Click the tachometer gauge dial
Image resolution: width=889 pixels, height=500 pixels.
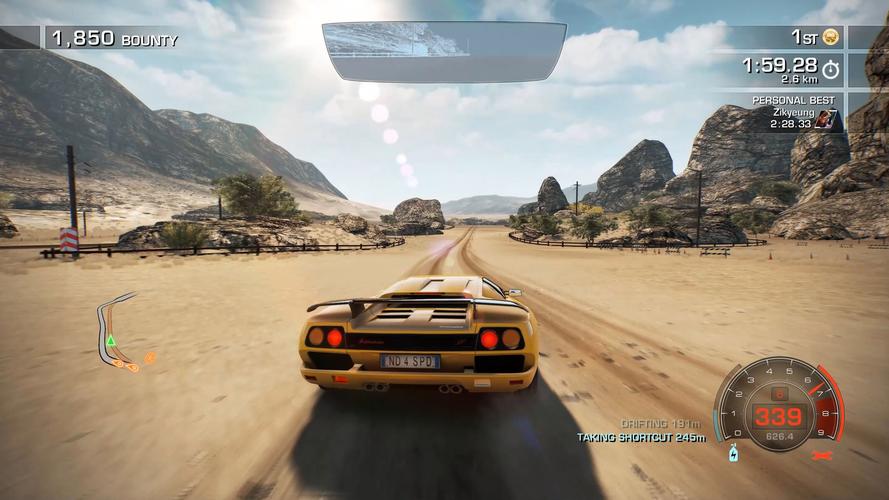(778, 403)
